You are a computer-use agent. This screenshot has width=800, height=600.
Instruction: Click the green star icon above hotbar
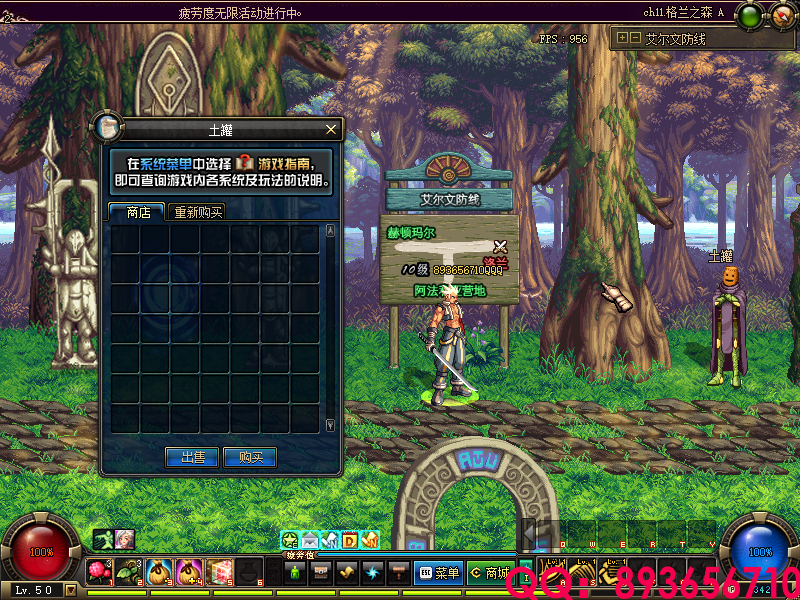[290, 541]
